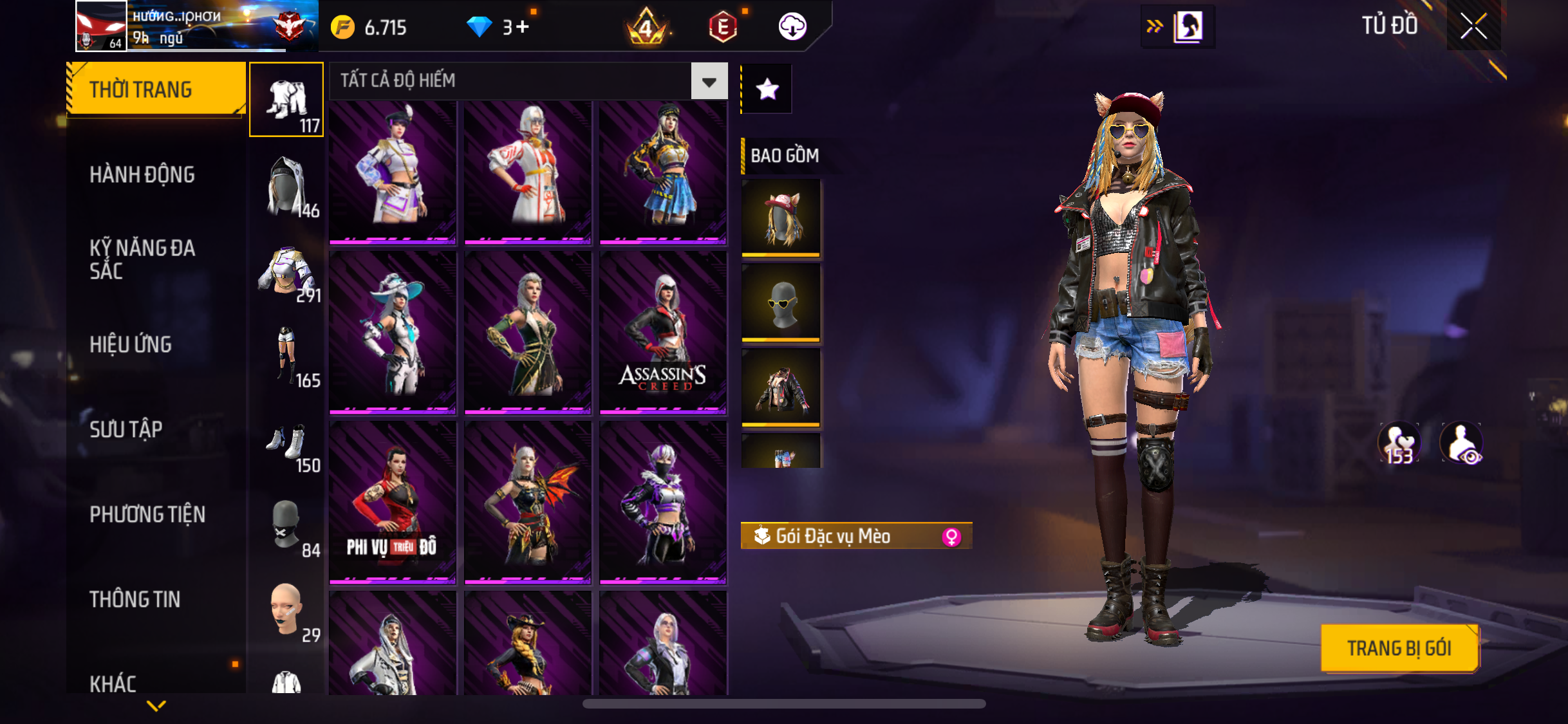
Task: Choose the black leather jacket item
Action: point(781,388)
